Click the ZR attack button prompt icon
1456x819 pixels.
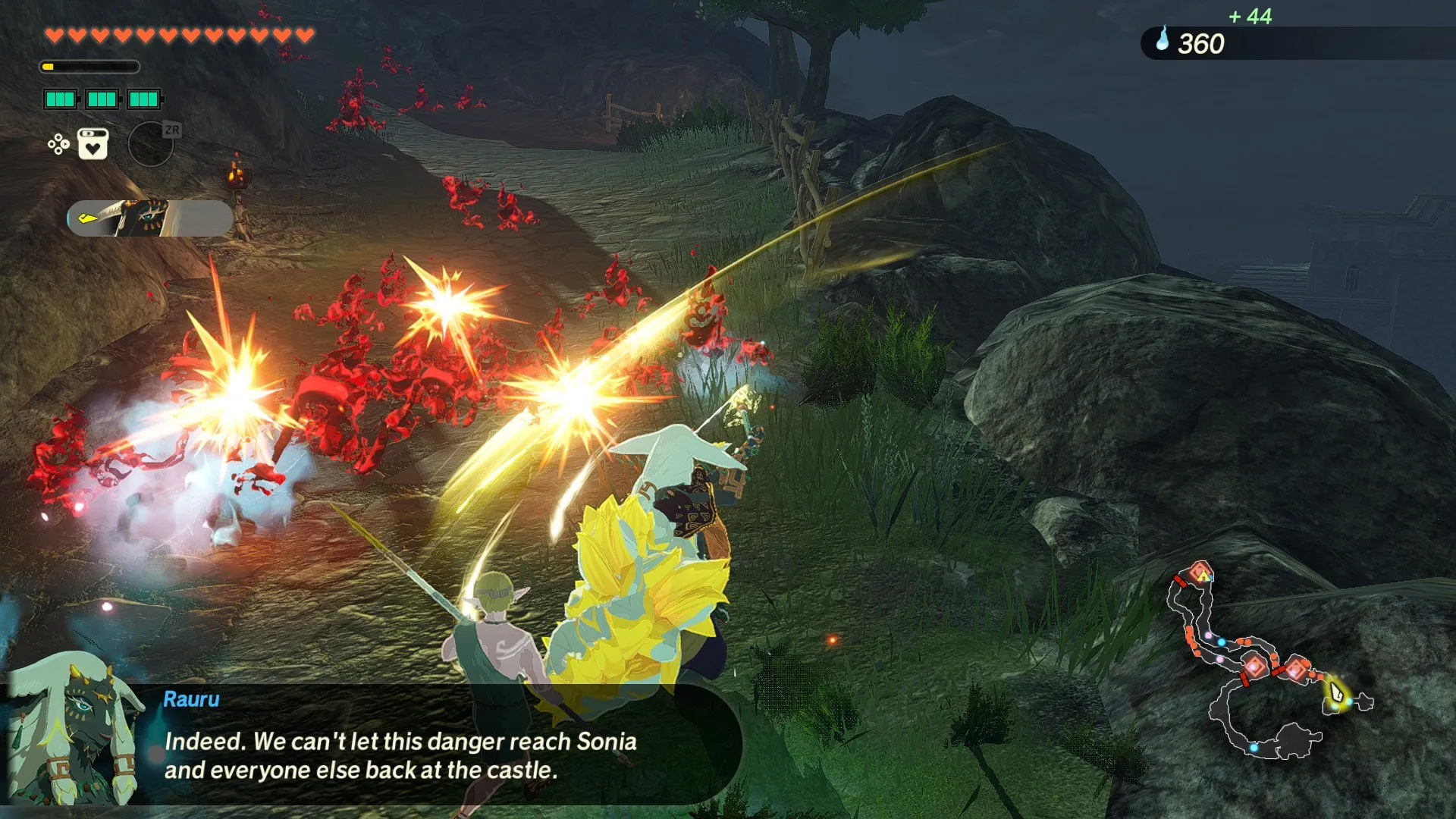[171, 130]
